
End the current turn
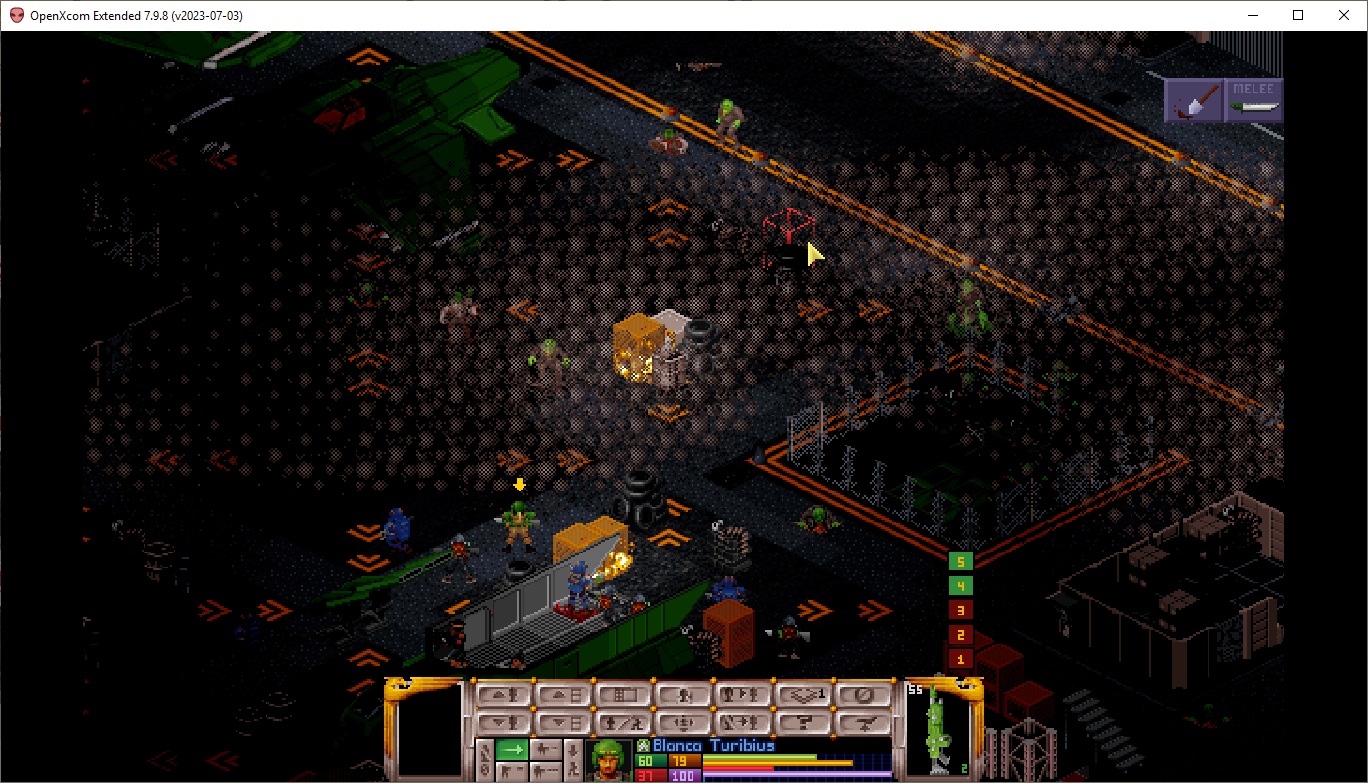click(x=864, y=694)
